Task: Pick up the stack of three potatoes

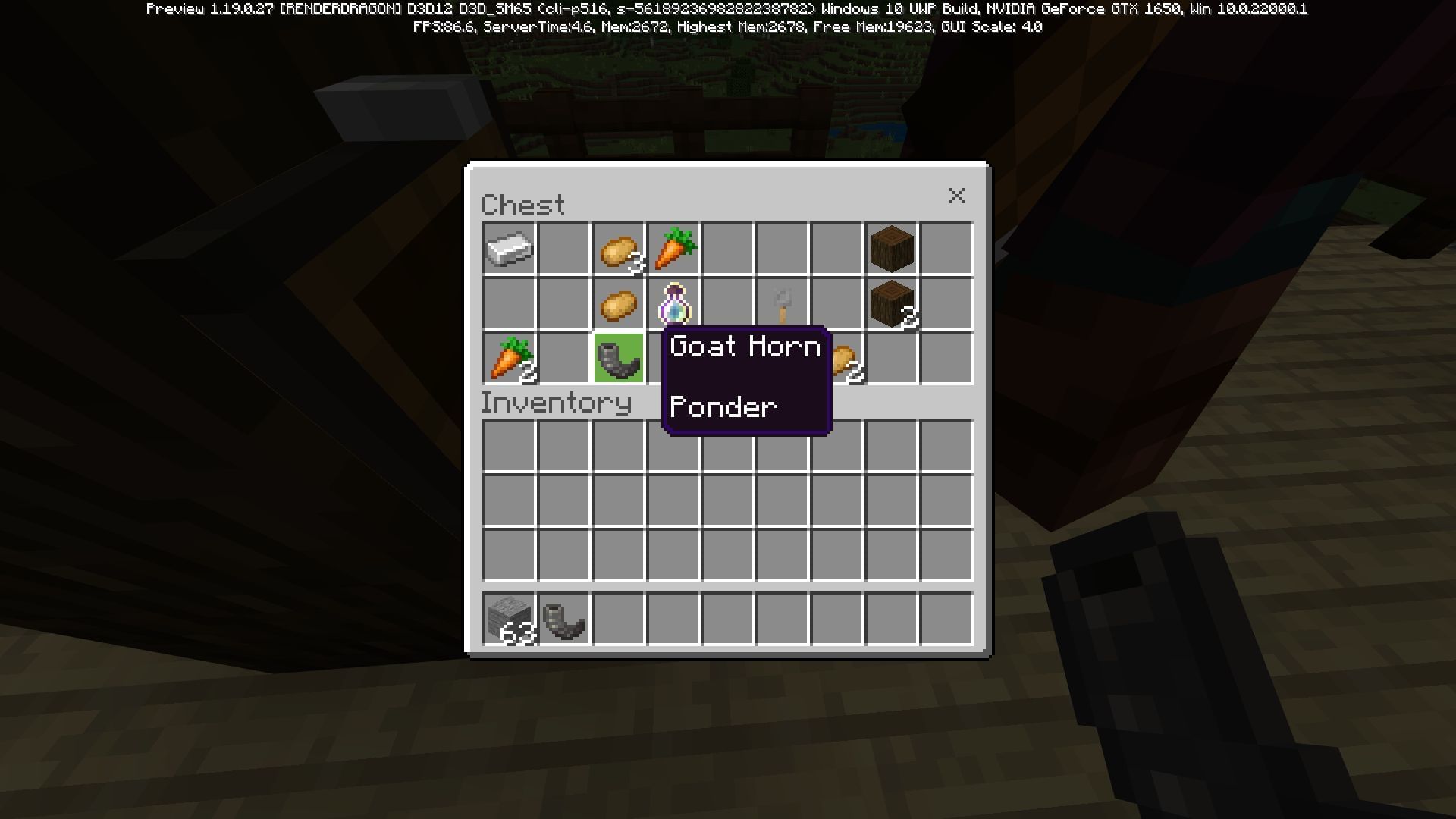Action: (x=619, y=249)
